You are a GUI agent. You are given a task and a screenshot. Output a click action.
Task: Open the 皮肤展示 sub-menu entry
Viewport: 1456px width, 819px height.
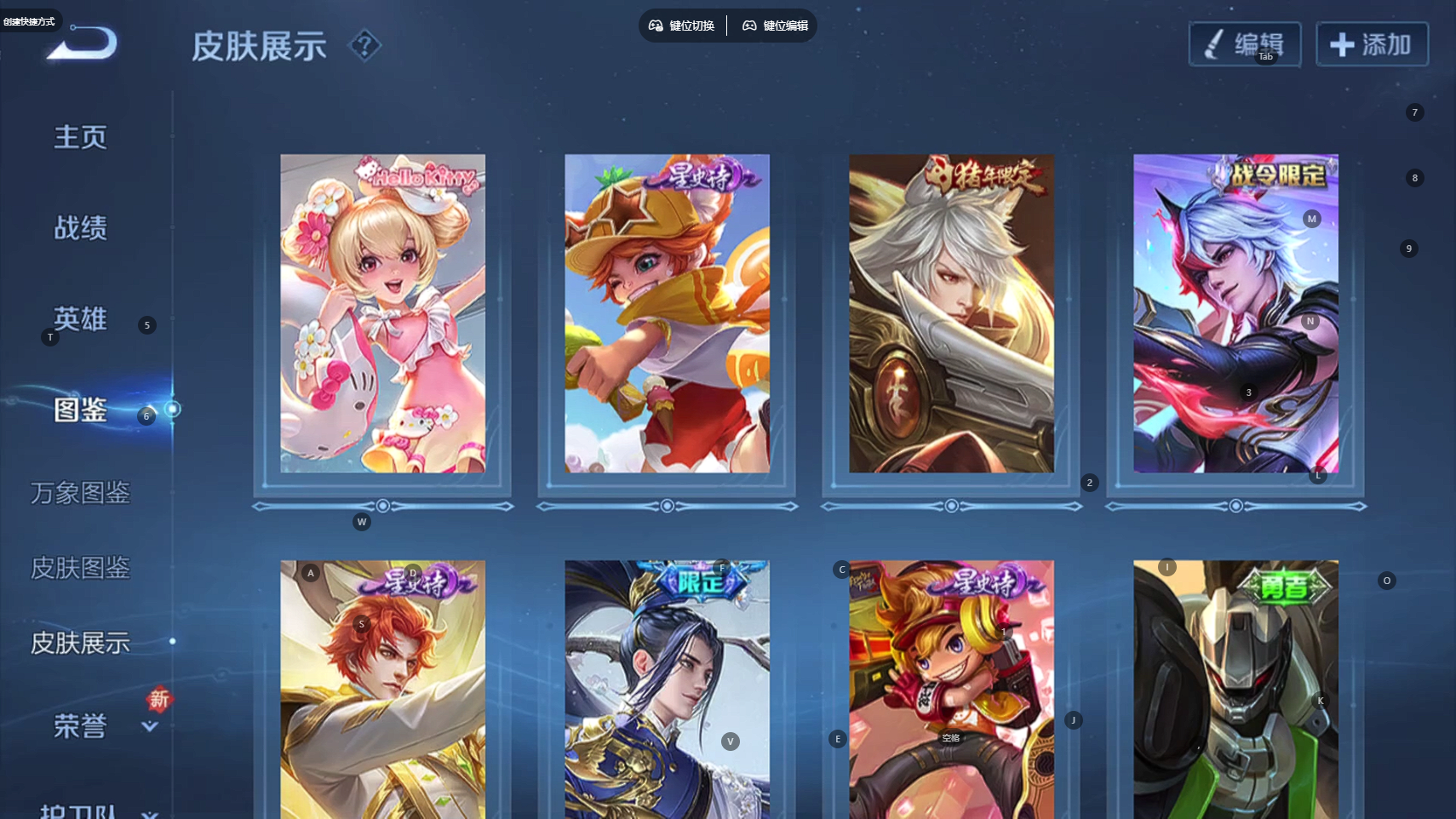(80, 643)
